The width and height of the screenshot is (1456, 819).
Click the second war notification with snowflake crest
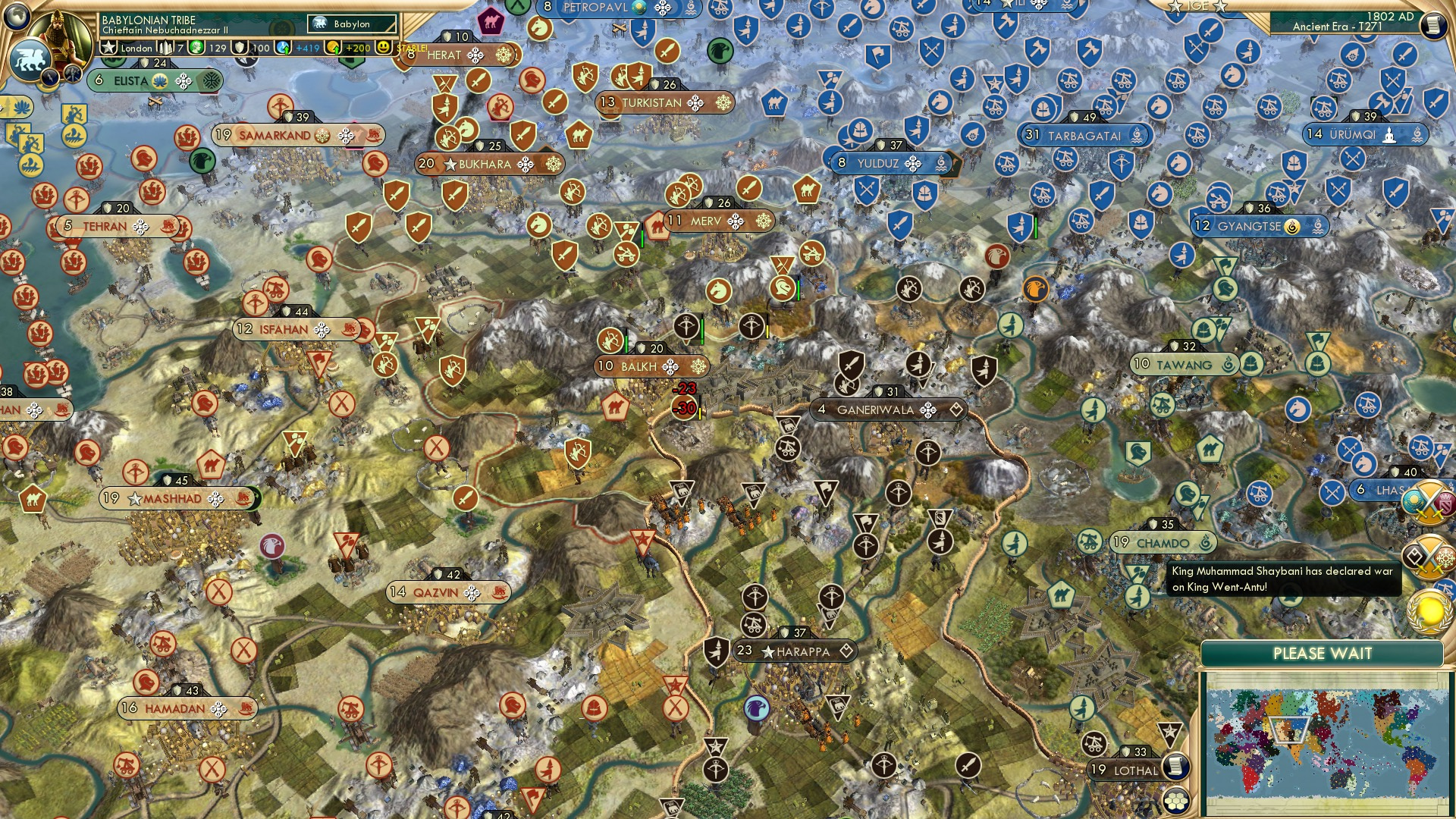[x=1427, y=556]
